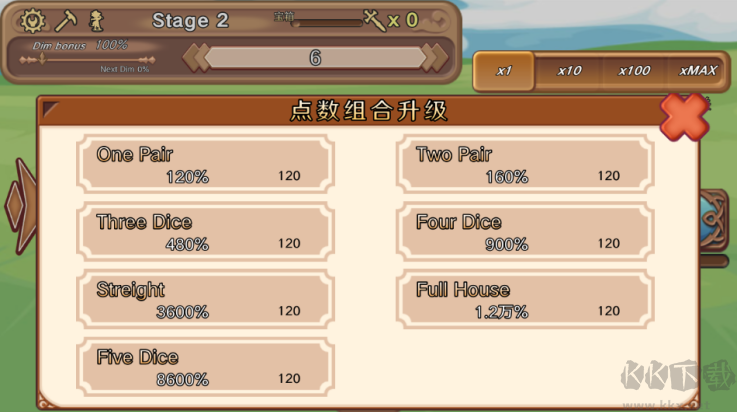Upgrade the Four Dice combination
This screenshot has width=737, height=412.
click(x=525, y=232)
